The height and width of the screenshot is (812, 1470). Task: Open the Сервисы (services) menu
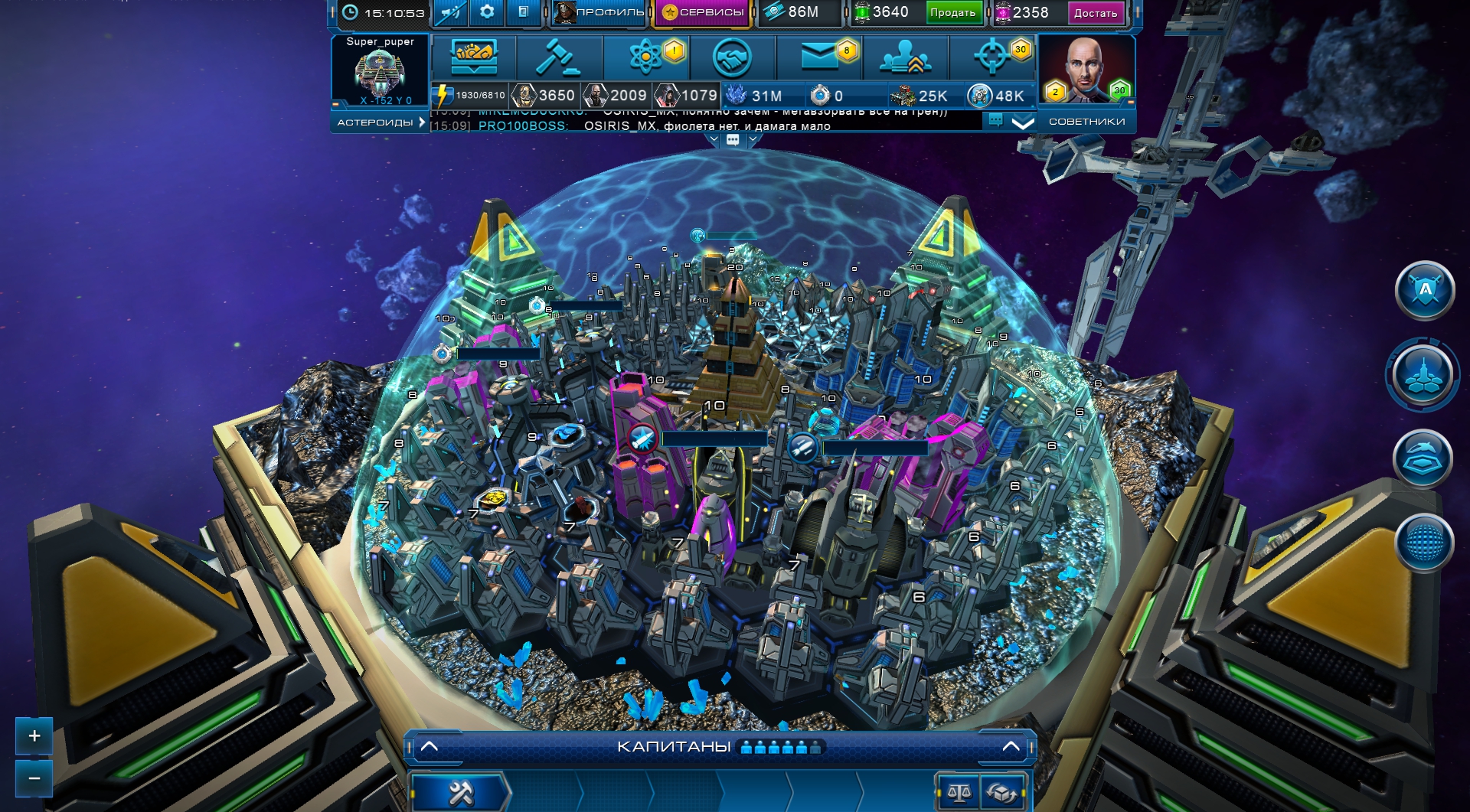point(703,12)
